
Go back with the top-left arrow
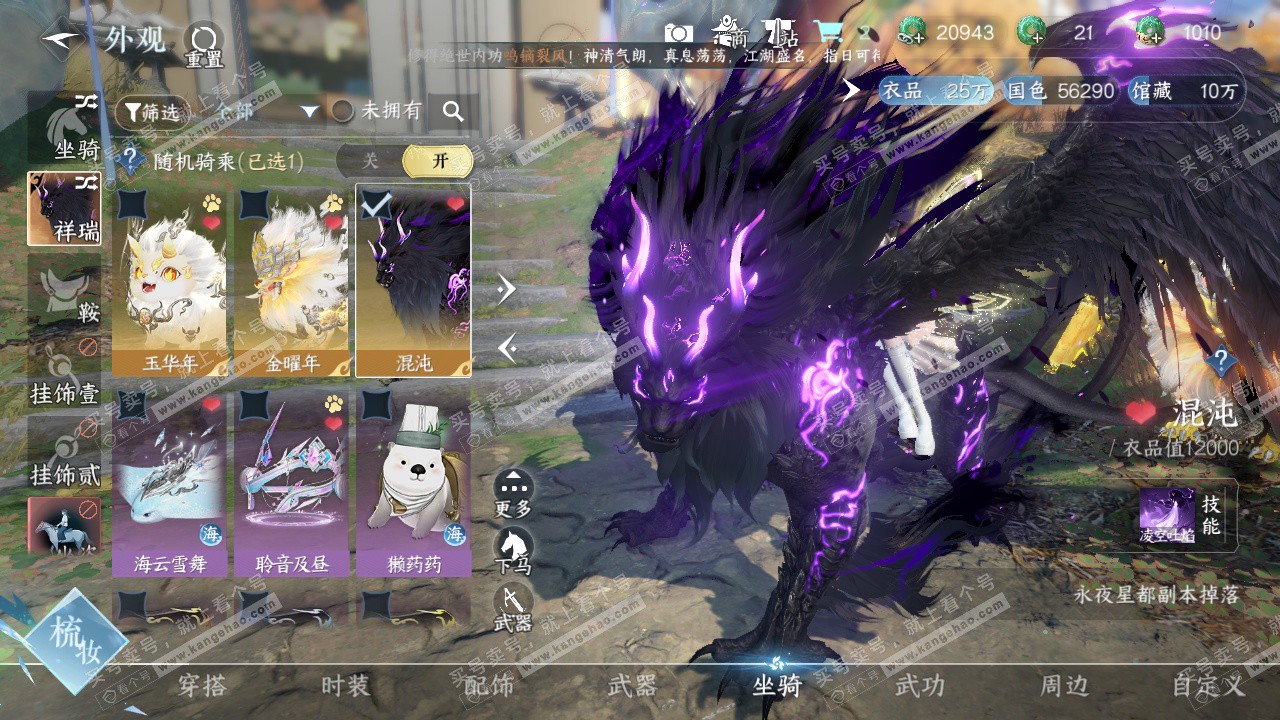pyautogui.click(x=62, y=40)
